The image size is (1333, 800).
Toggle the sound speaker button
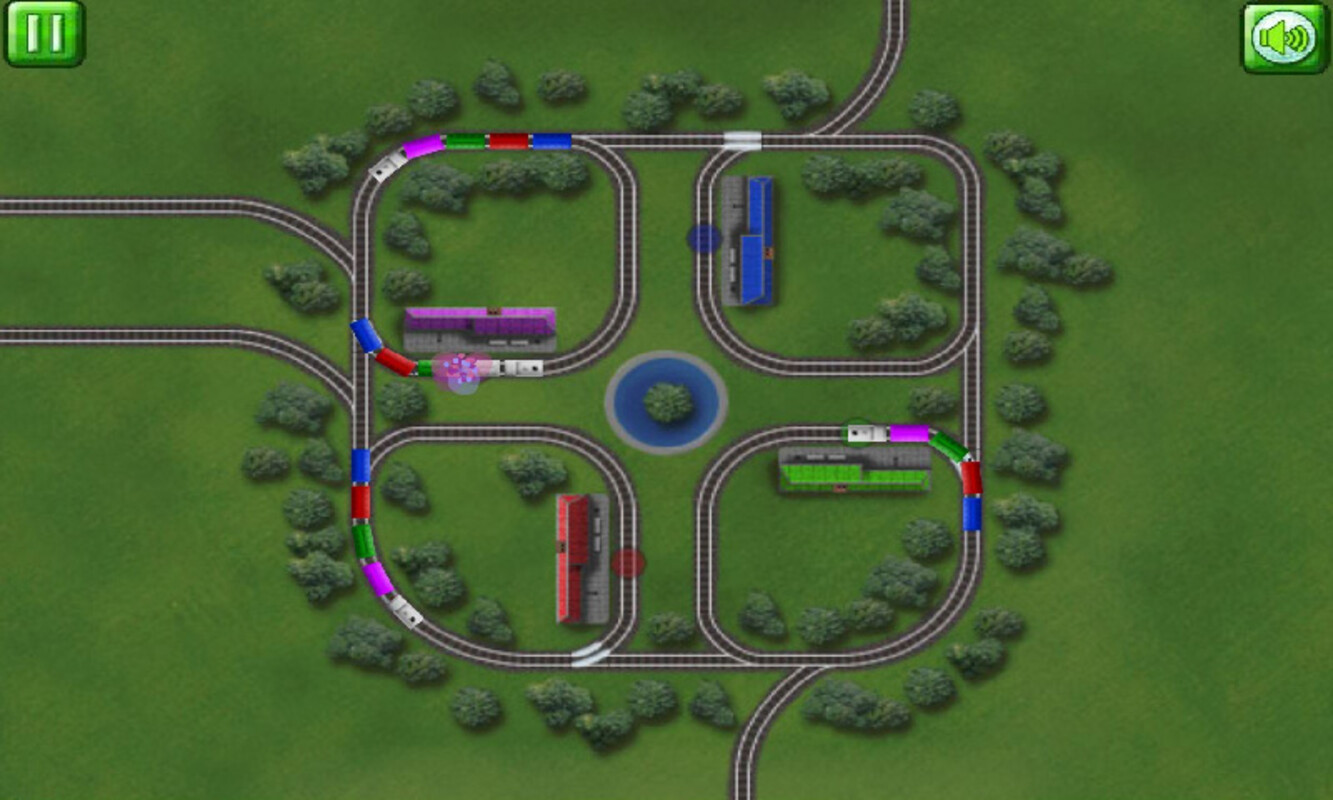point(1284,38)
